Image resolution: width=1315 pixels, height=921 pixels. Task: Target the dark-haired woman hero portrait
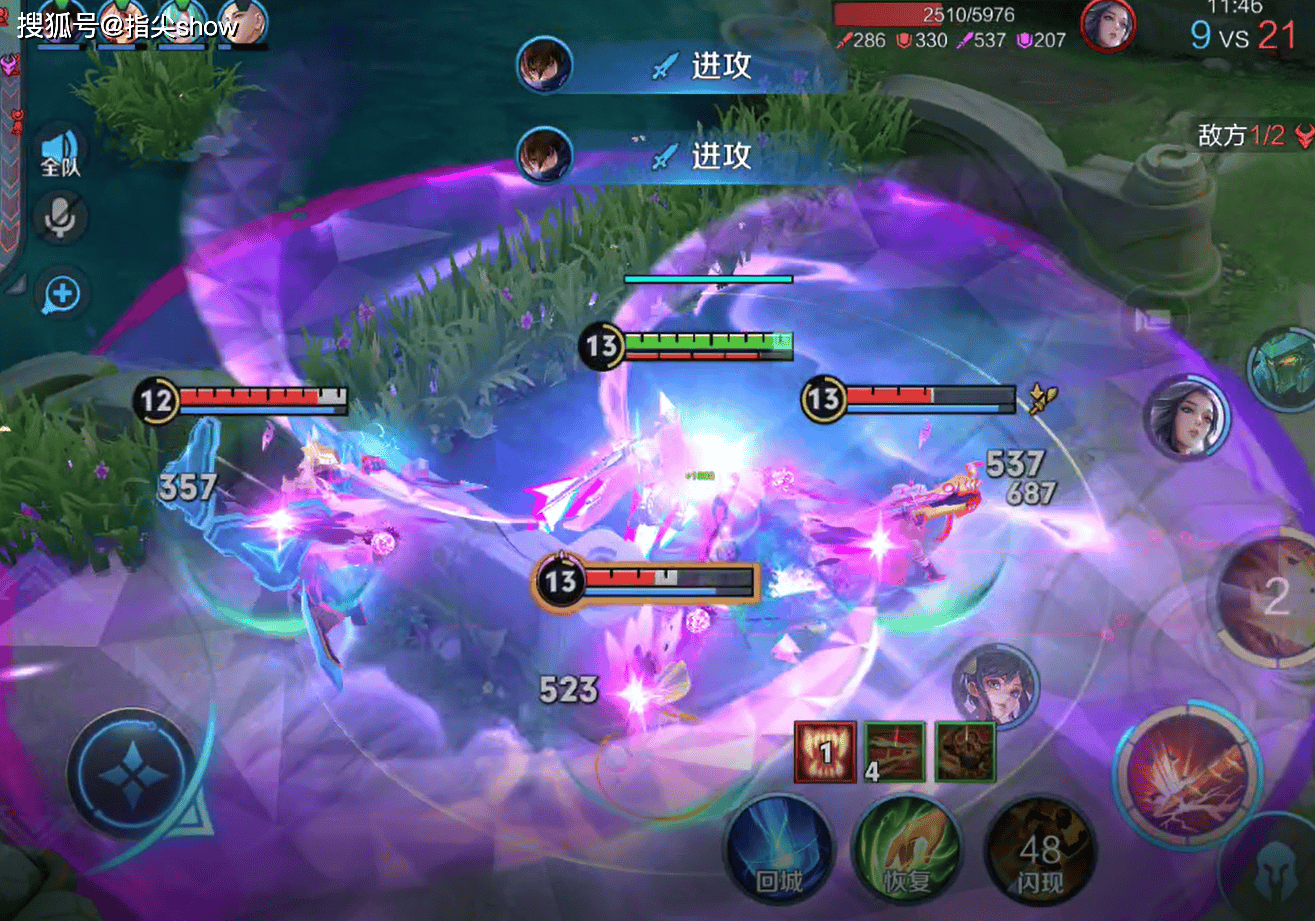(x=1186, y=418)
